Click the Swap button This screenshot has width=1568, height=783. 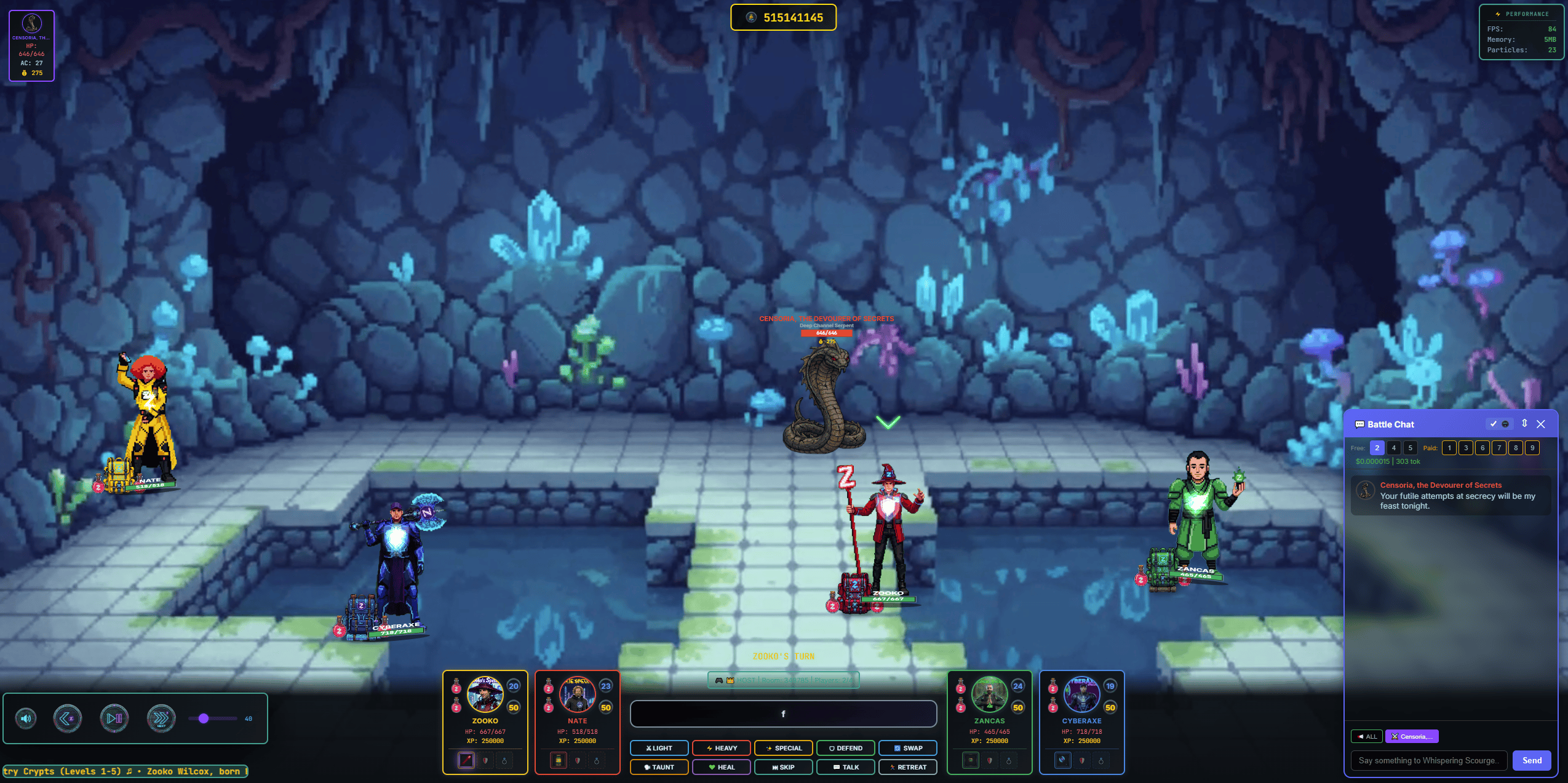(908, 748)
